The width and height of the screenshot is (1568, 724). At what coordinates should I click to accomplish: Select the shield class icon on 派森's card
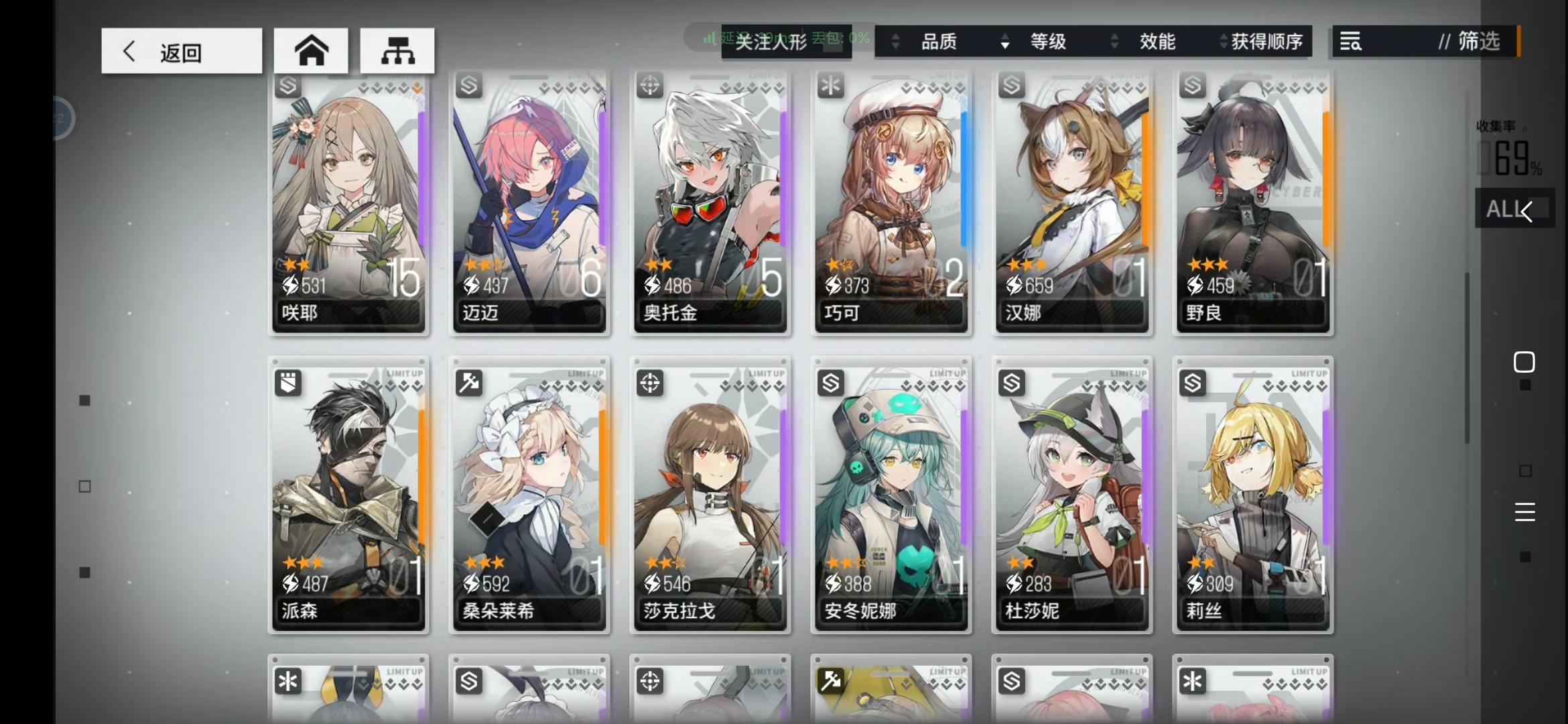[x=288, y=382]
